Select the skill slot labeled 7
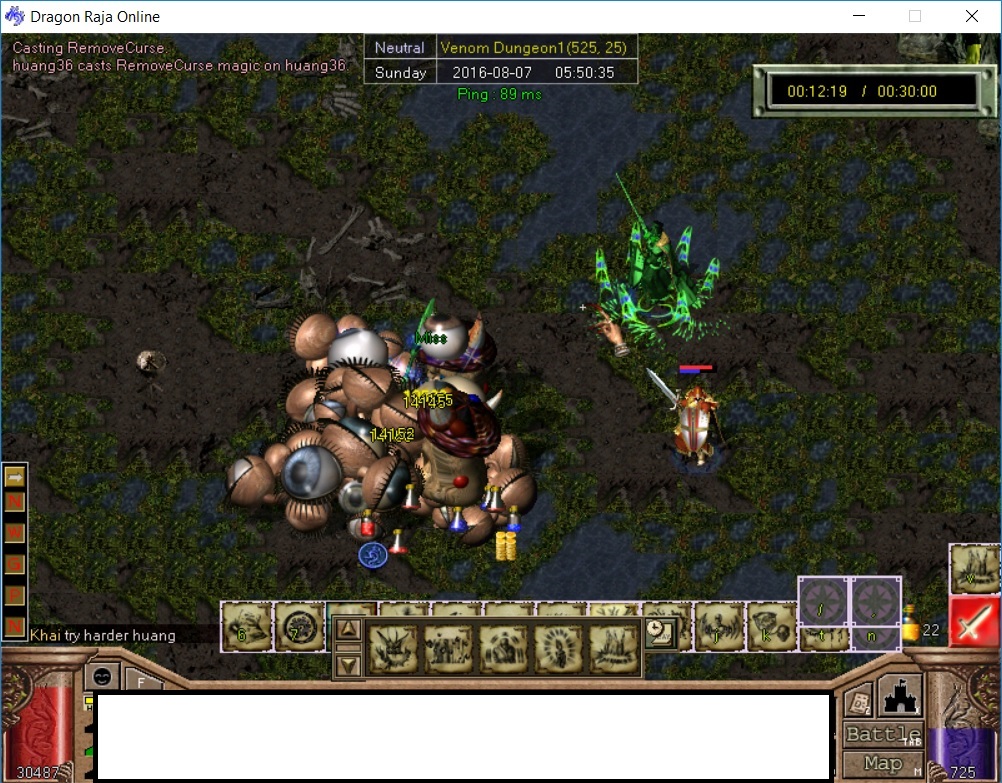Screen dimensions: 1002x783 click(298, 626)
